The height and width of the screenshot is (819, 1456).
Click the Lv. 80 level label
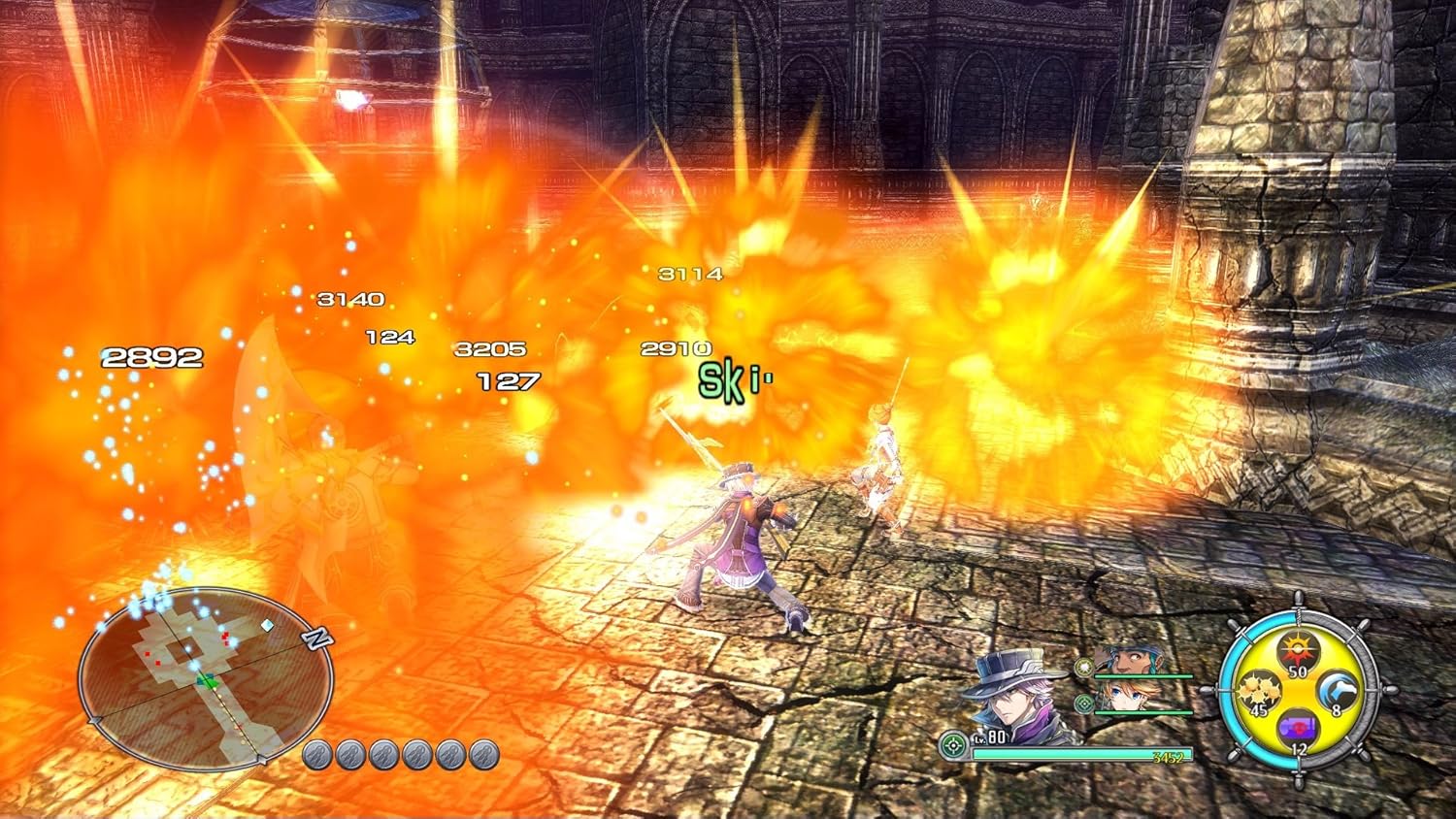(990, 736)
